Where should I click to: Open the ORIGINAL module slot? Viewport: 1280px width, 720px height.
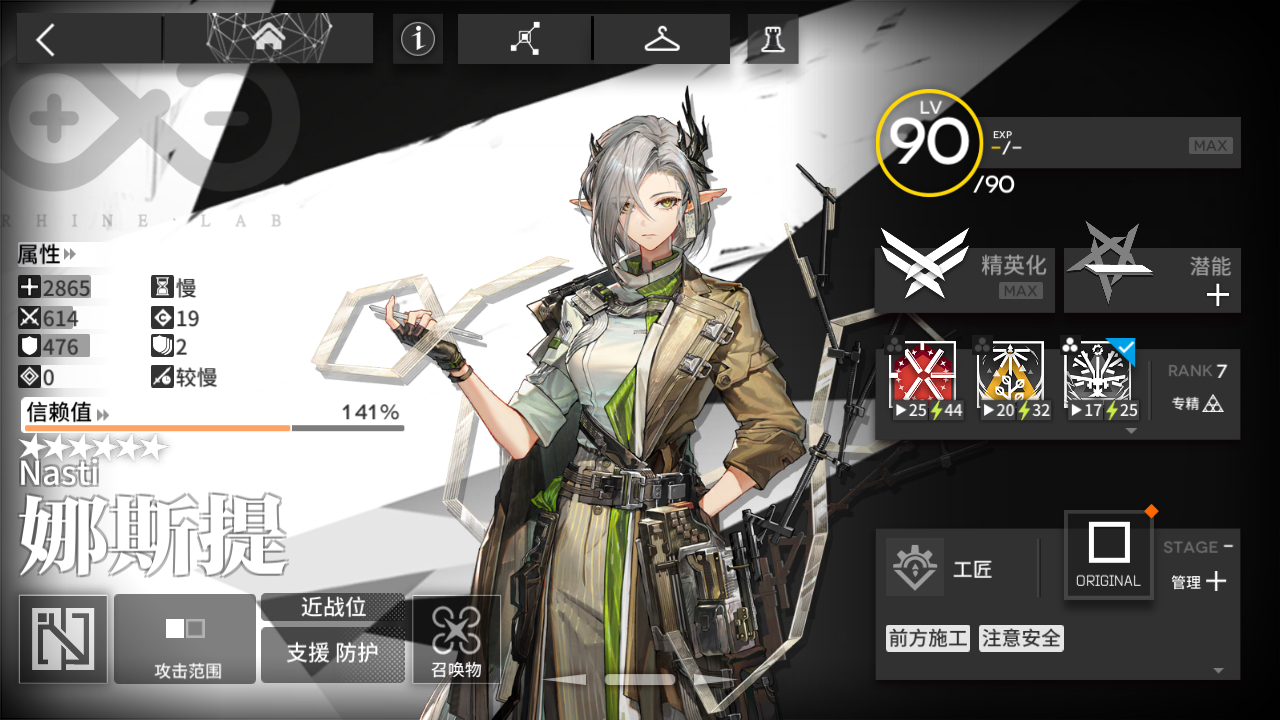pyautogui.click(x=1108, y=554)
